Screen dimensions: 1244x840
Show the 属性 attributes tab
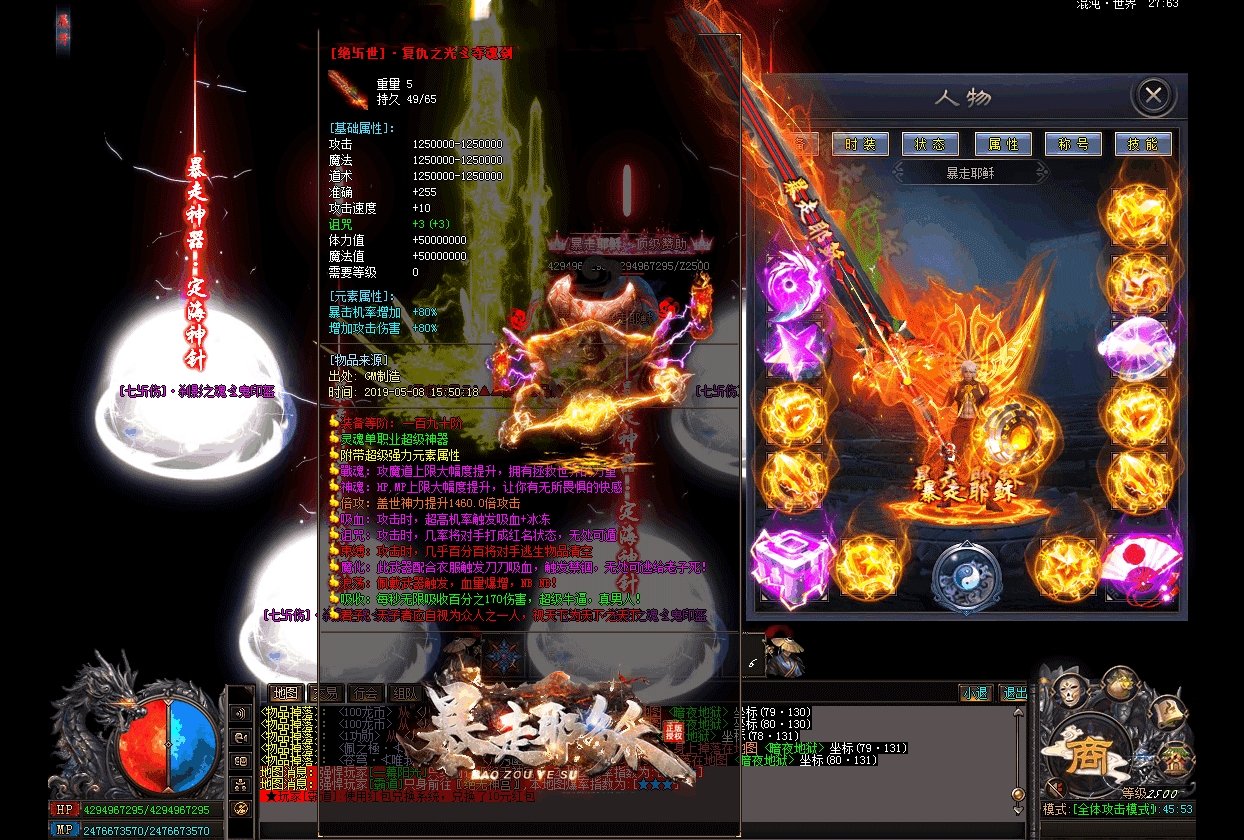click(x=1003, y=144)
